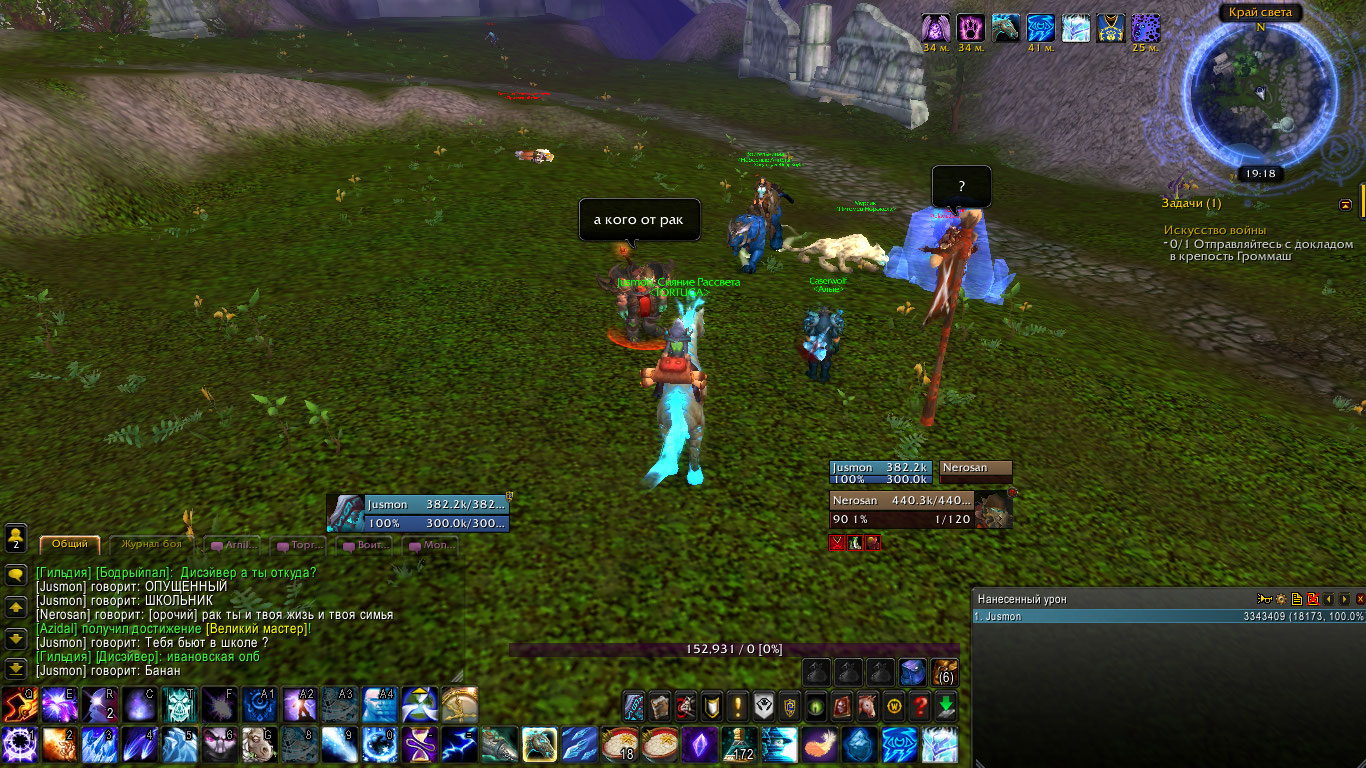The height and width of the screenshot is (768, 1366).
Task: Use the rice bowl food stack of 18
Action: pos(620,745)
